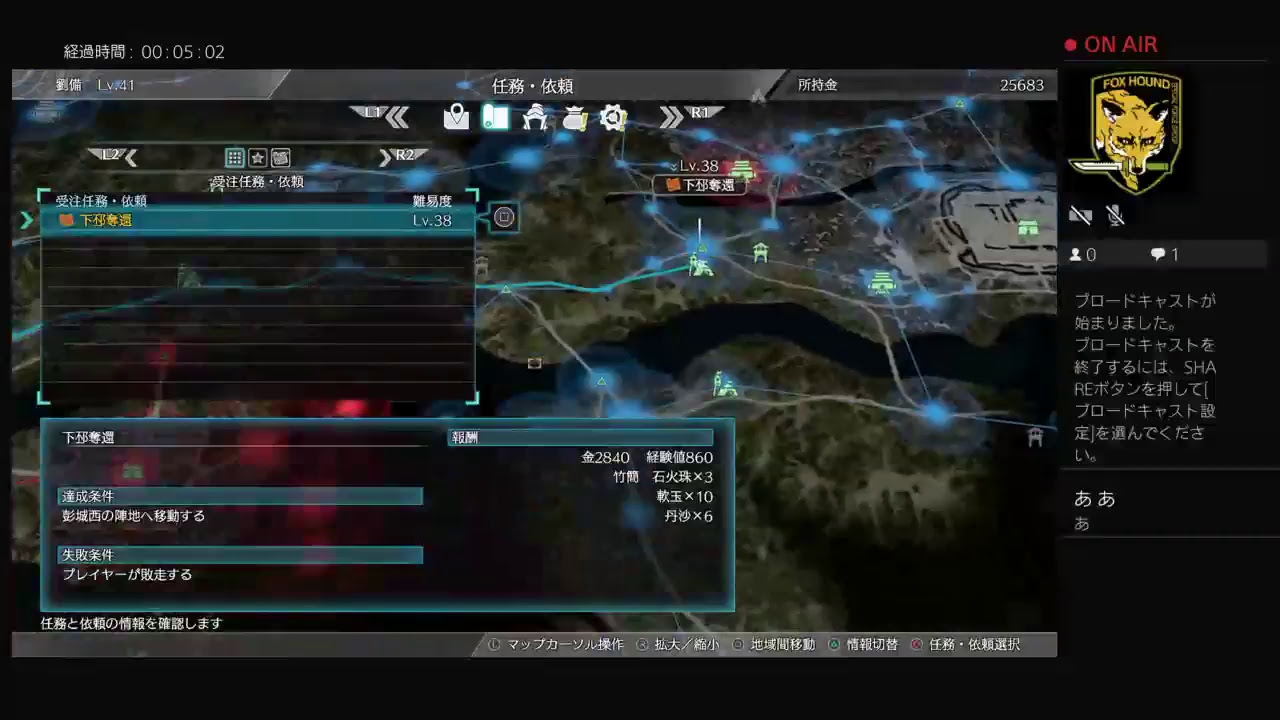Screen dimensions: 1280x720
Task: Select the report folder filter icon
Action: coord(281,157)
